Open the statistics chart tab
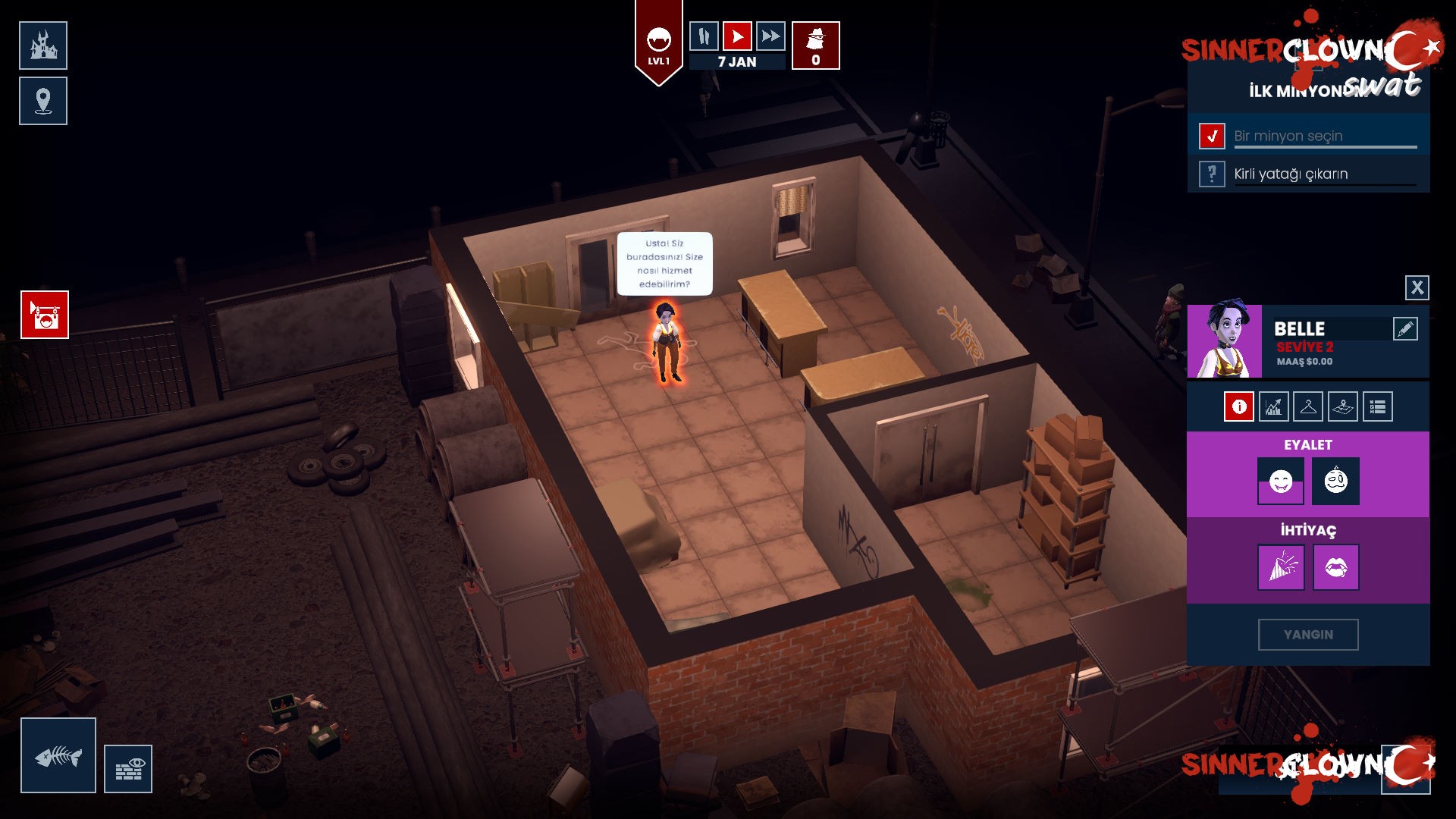The height and width of the screenshot is (819, 1456). pyautogui.click(x=1273, y=407)
